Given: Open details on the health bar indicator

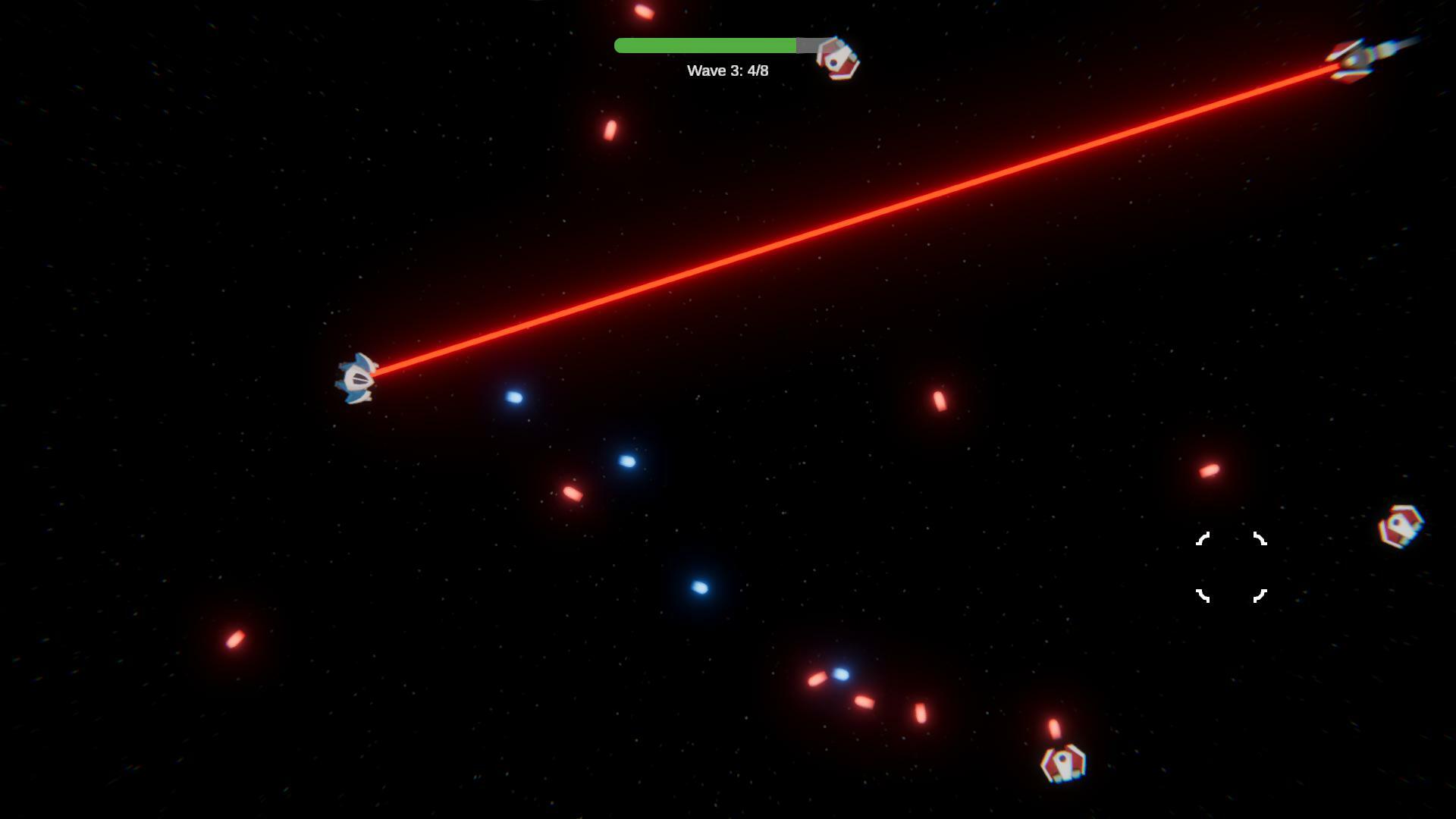Looking at the screenshot, I should tap(707, 45).
